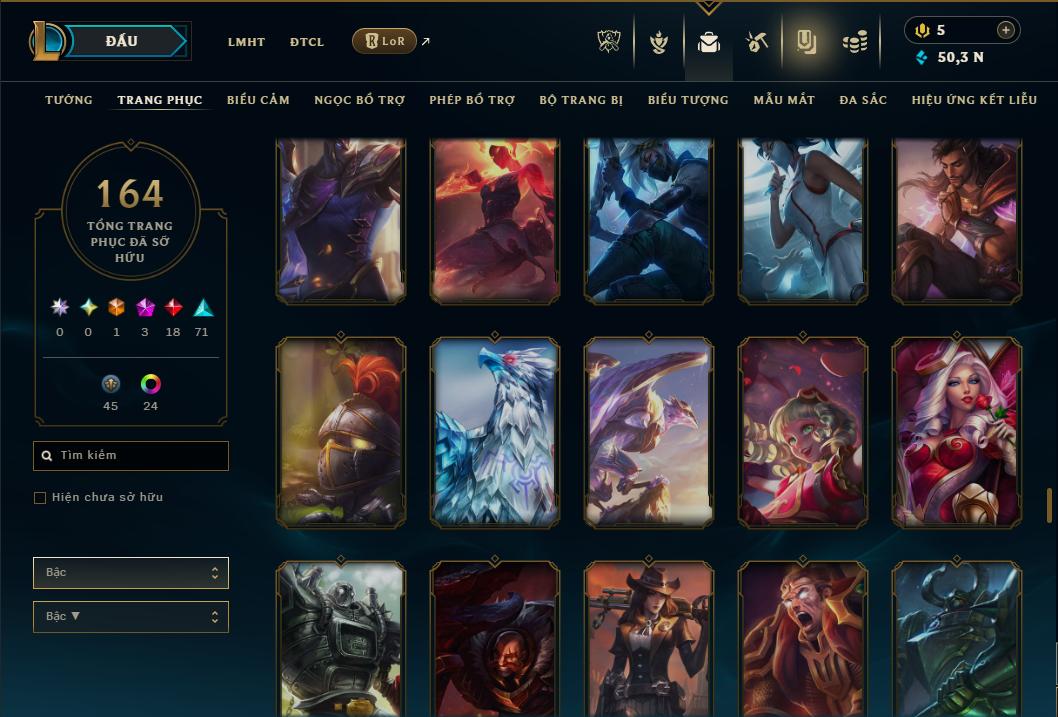The height and width of the screenshot is (717, 1058).
Task: Open the hextech crafting hammer icon
Action: pyautogui.click(x=756, y=42)
